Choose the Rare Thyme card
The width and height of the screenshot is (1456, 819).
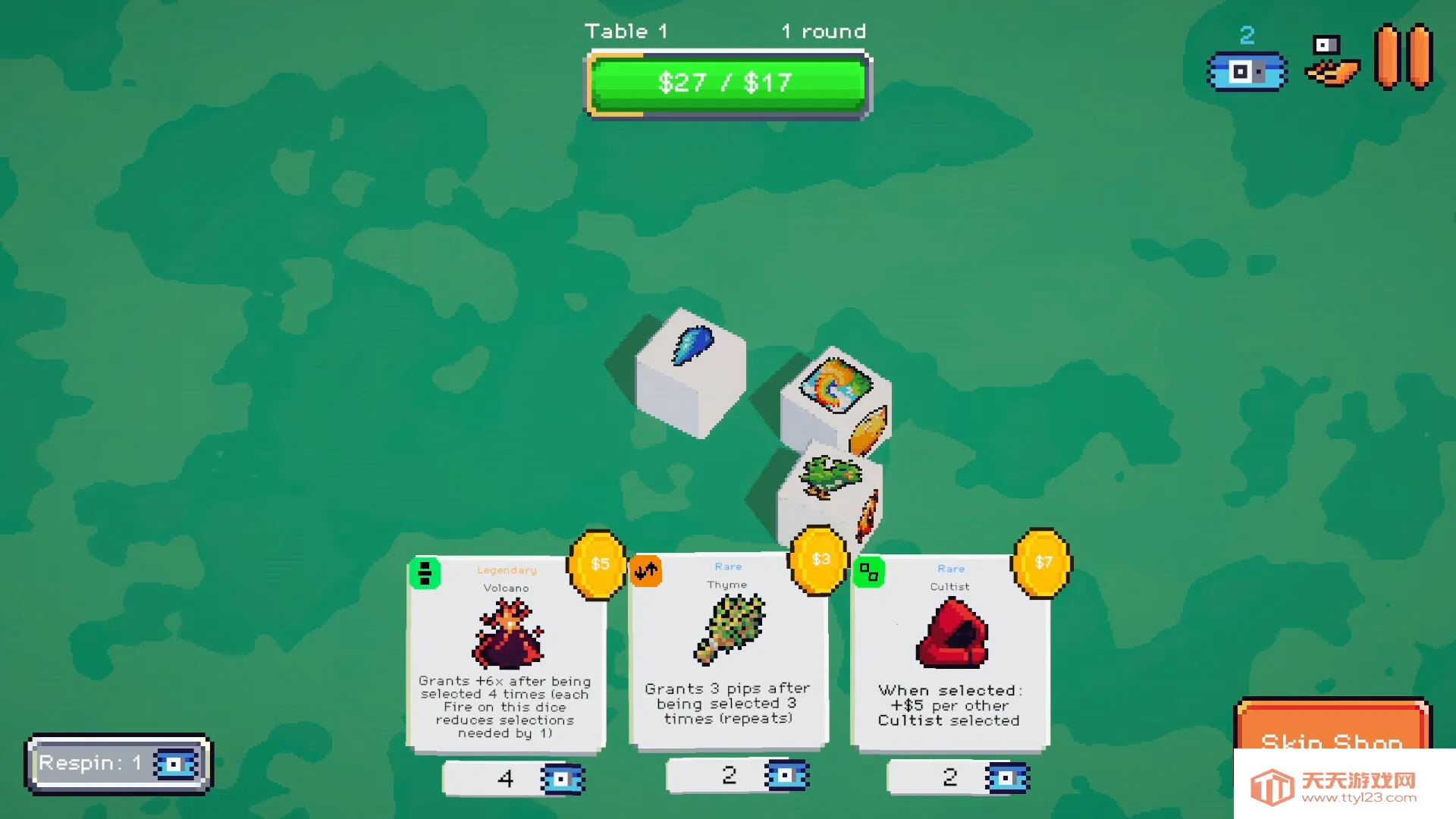pos(728,651)
